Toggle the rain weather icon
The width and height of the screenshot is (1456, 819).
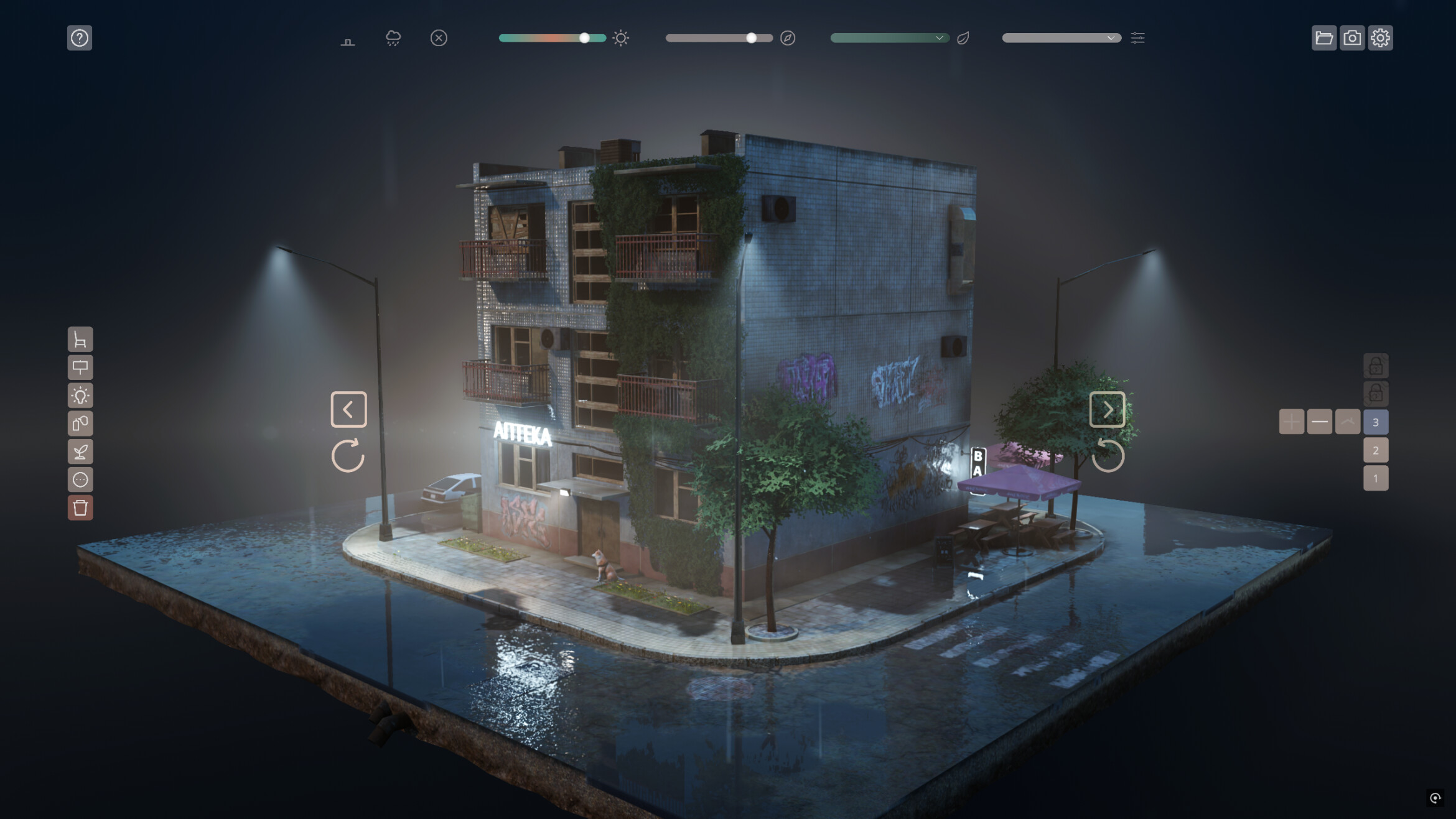point(393,38)
